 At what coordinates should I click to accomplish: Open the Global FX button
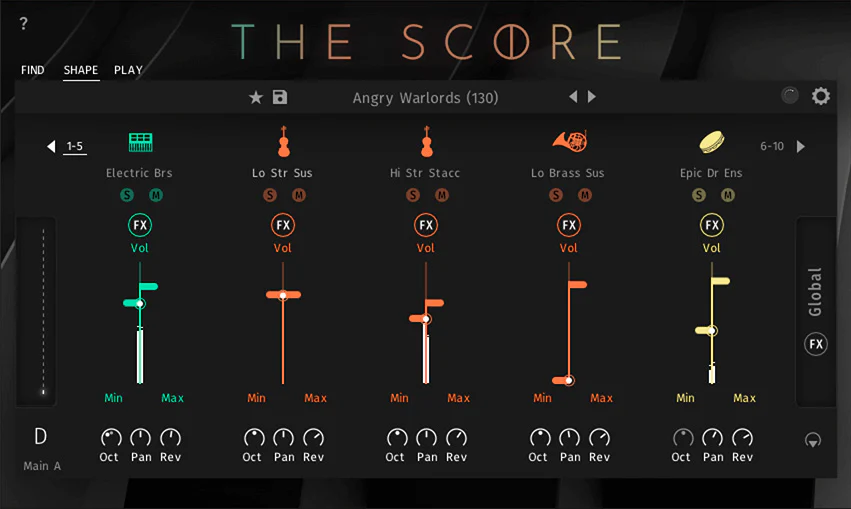tap(816, 345)
